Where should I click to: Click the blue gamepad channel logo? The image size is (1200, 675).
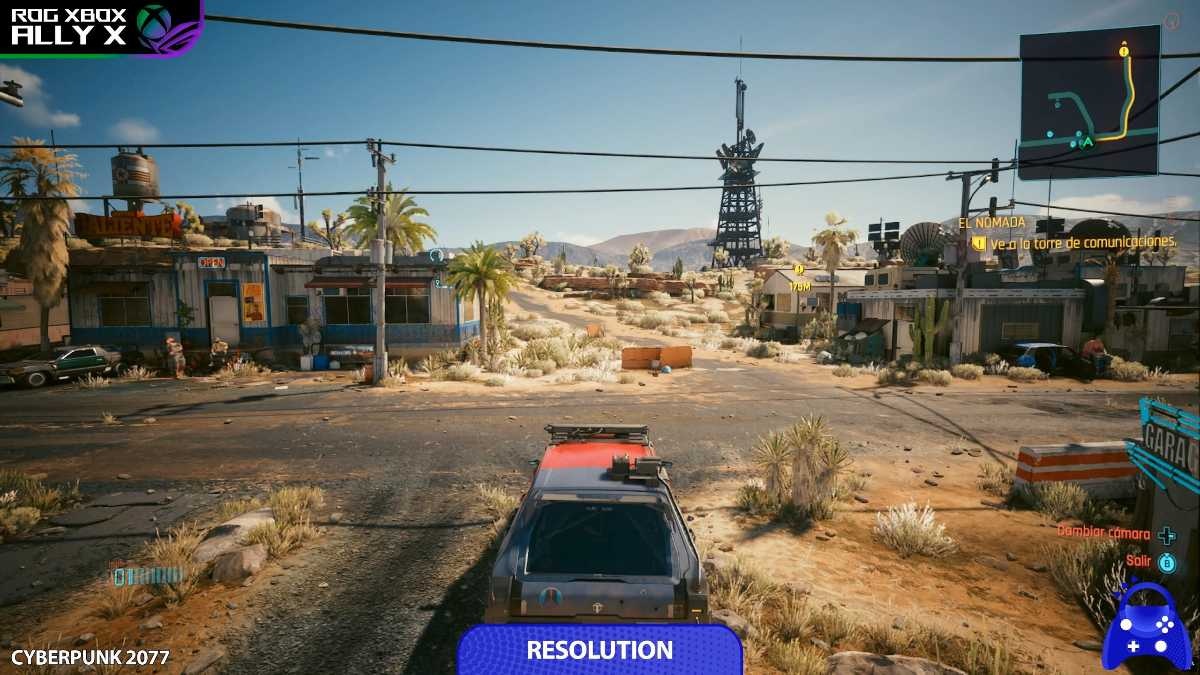coord(1146,627)
